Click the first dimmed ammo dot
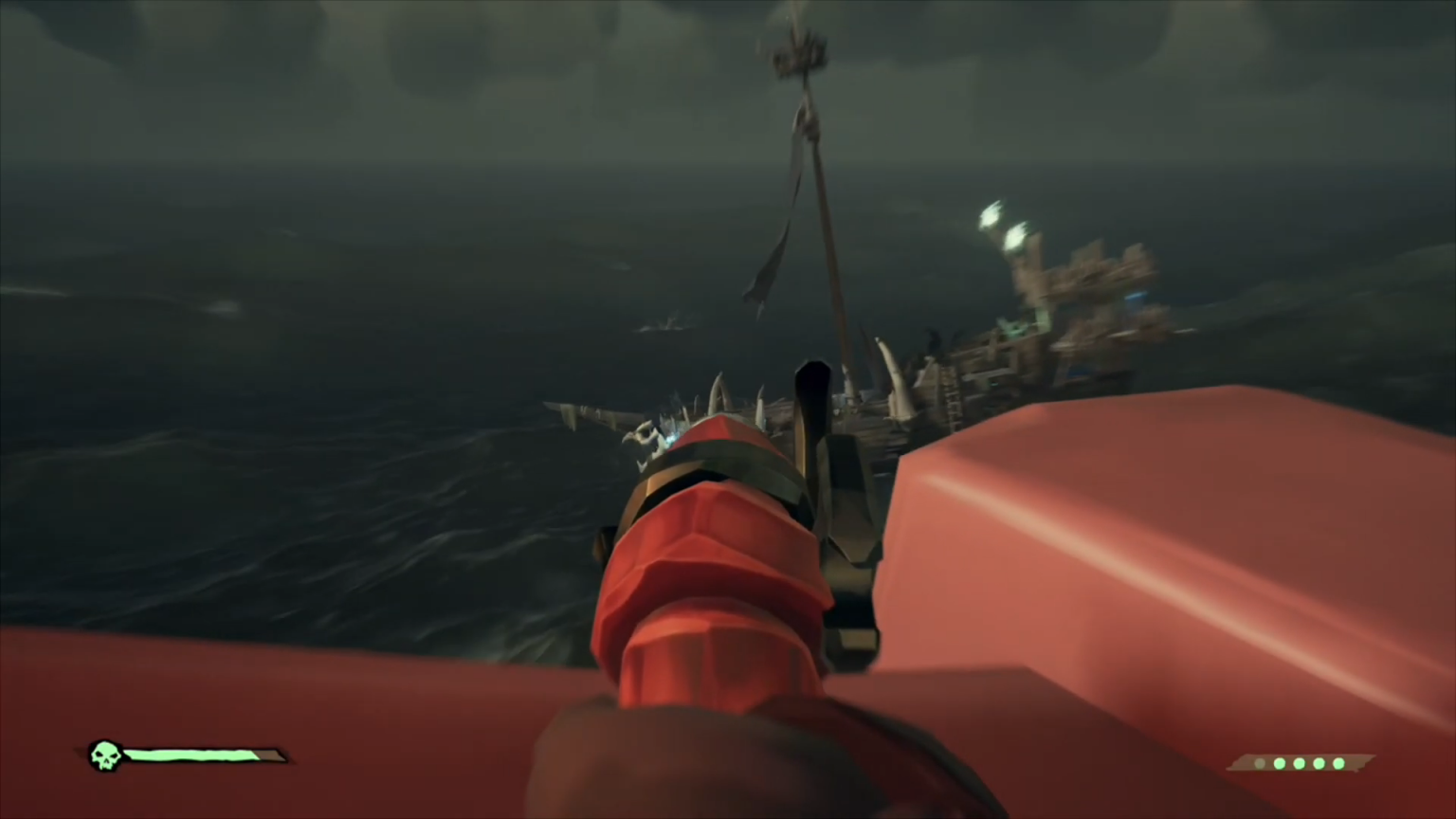The image size is (1456, 819). coord(1260,763)
